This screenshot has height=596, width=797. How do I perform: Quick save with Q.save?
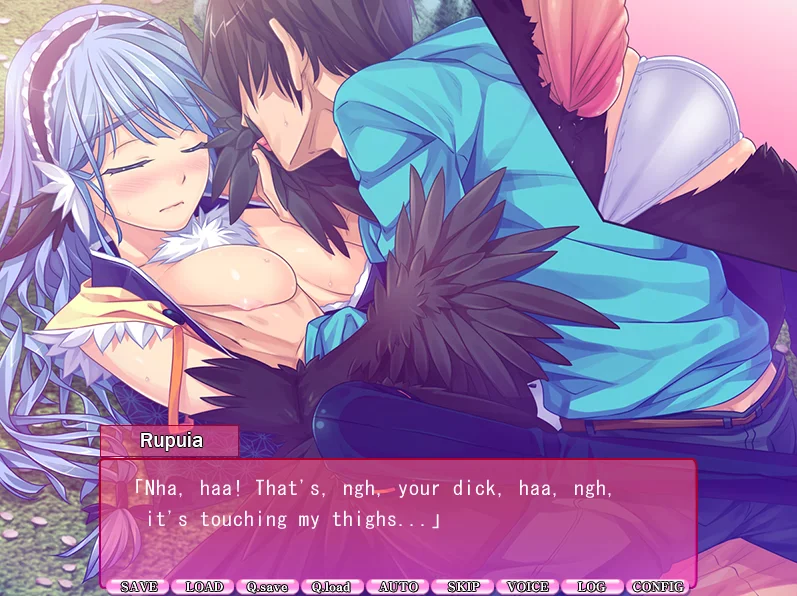click(269, 587)
